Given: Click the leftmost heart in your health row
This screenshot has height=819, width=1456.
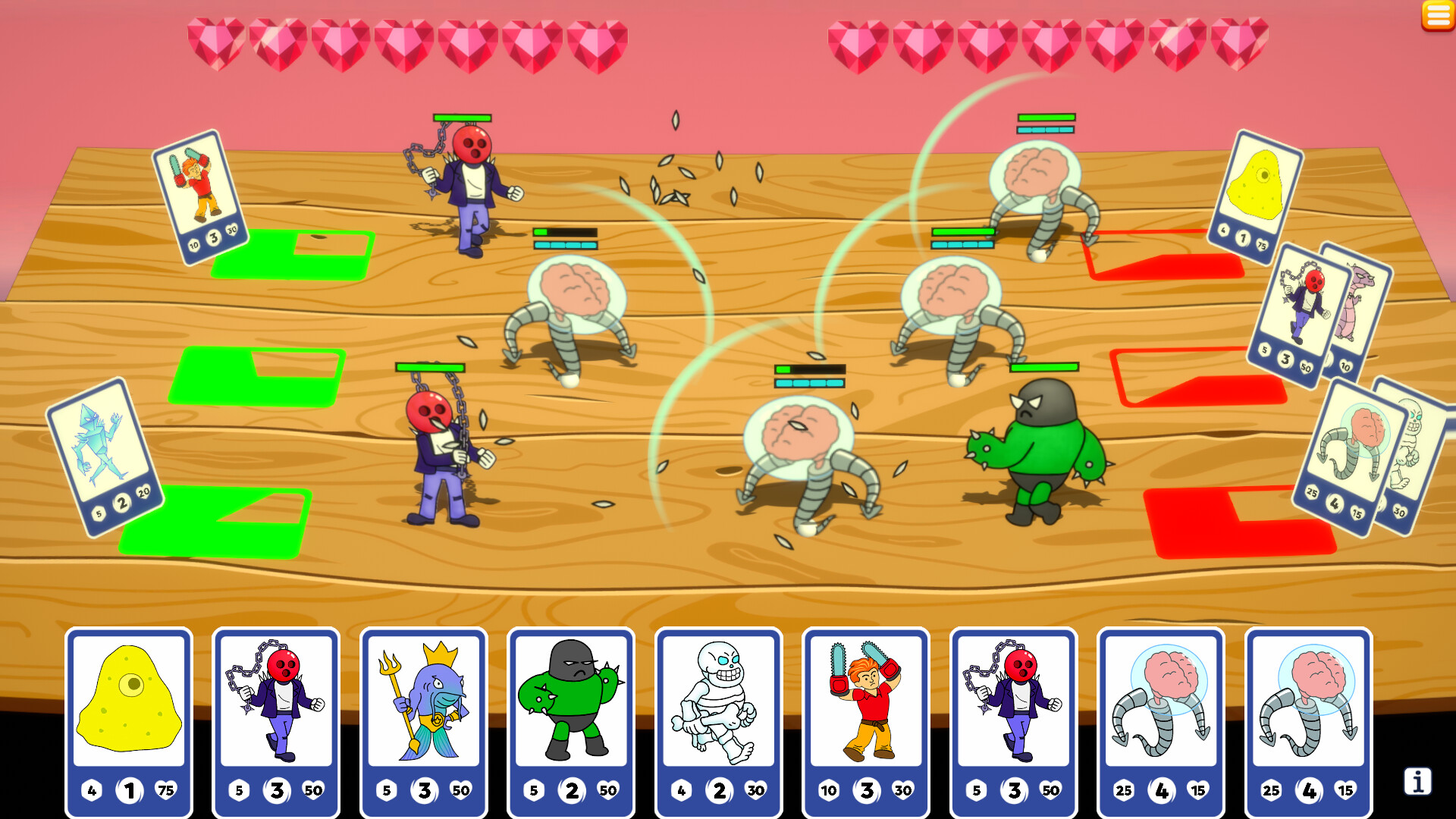Looking at the screenshot, I should coord(215,42).
